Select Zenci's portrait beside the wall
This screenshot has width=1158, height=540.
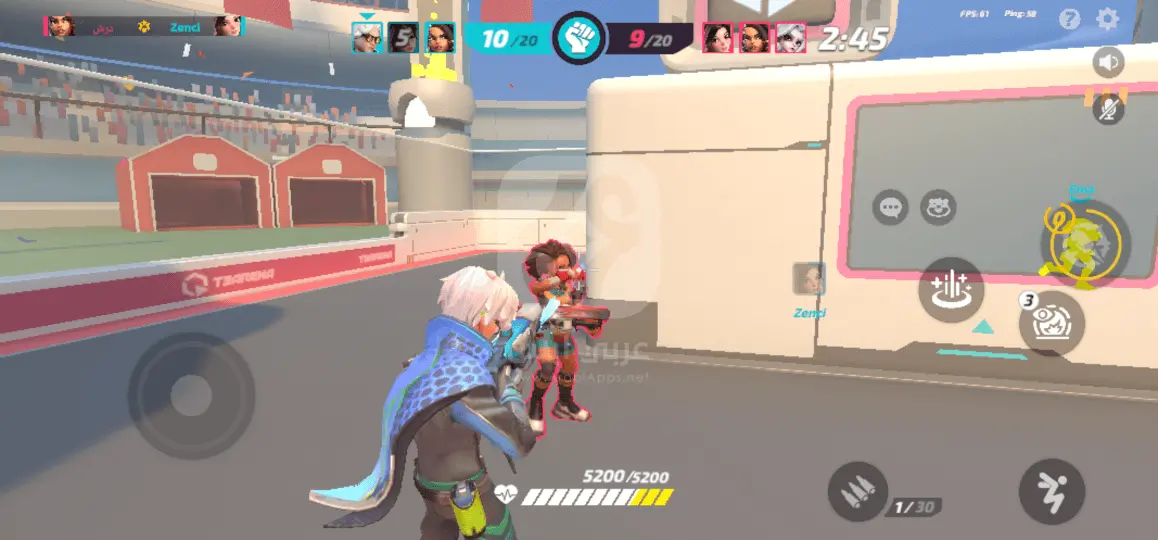(x=809, y=279)
